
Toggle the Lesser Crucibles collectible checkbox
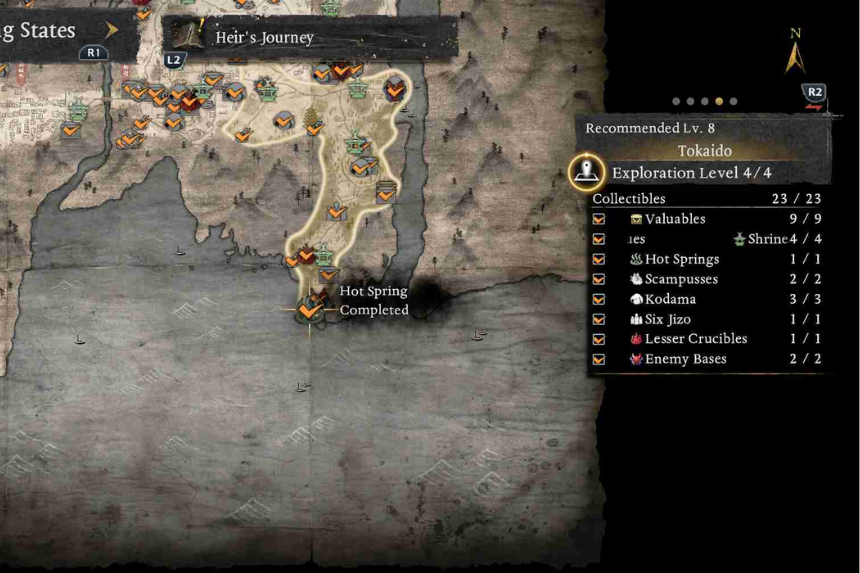(599, 339)
